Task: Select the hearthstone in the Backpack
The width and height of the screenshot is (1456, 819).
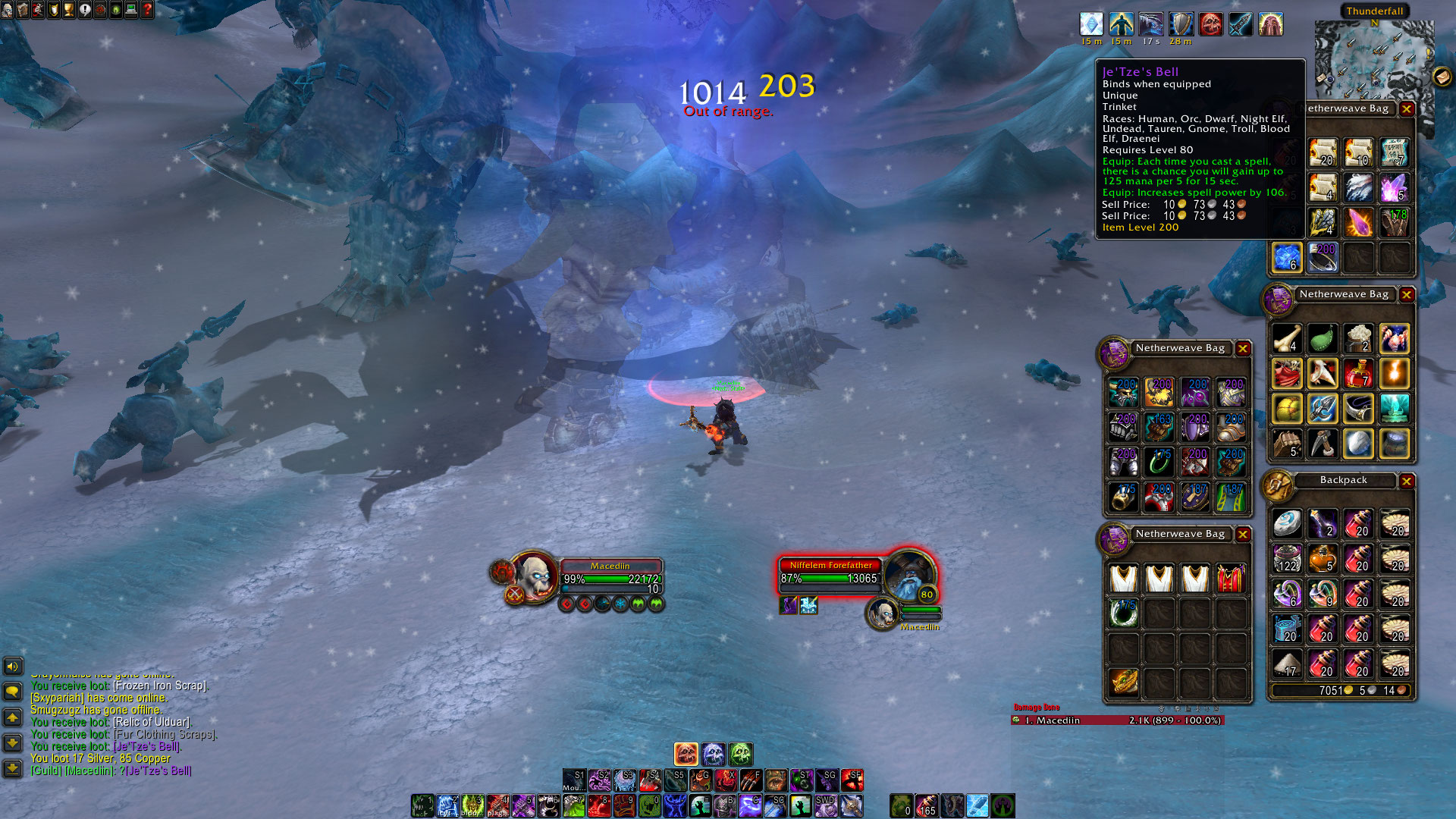Action: (x=1287, y=522)
